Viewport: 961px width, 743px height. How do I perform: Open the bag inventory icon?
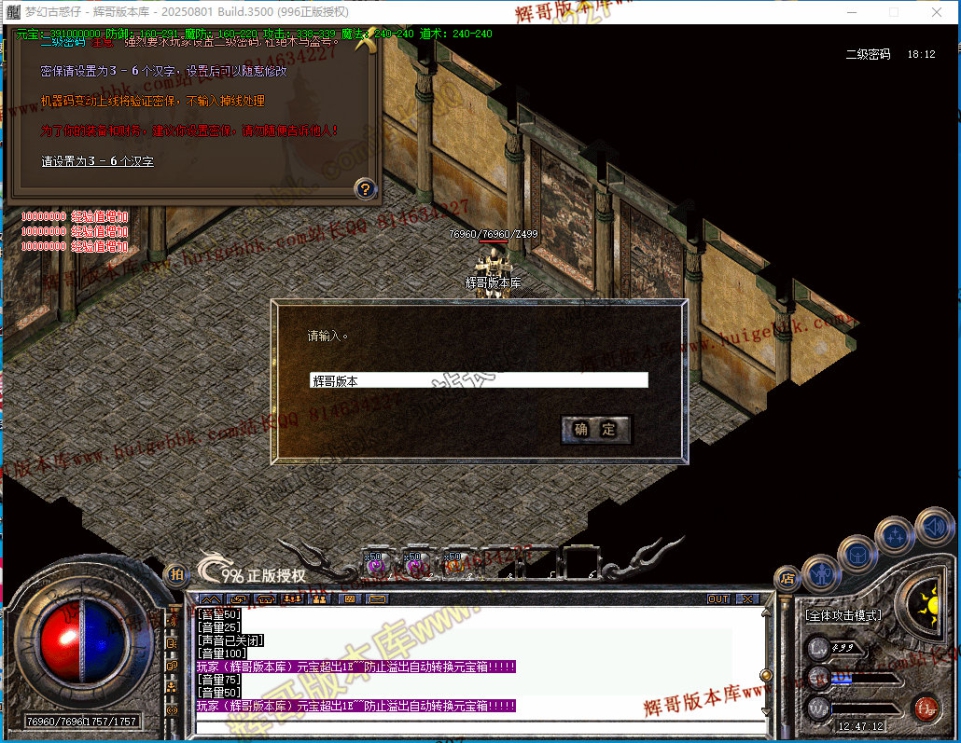(857, 552)
